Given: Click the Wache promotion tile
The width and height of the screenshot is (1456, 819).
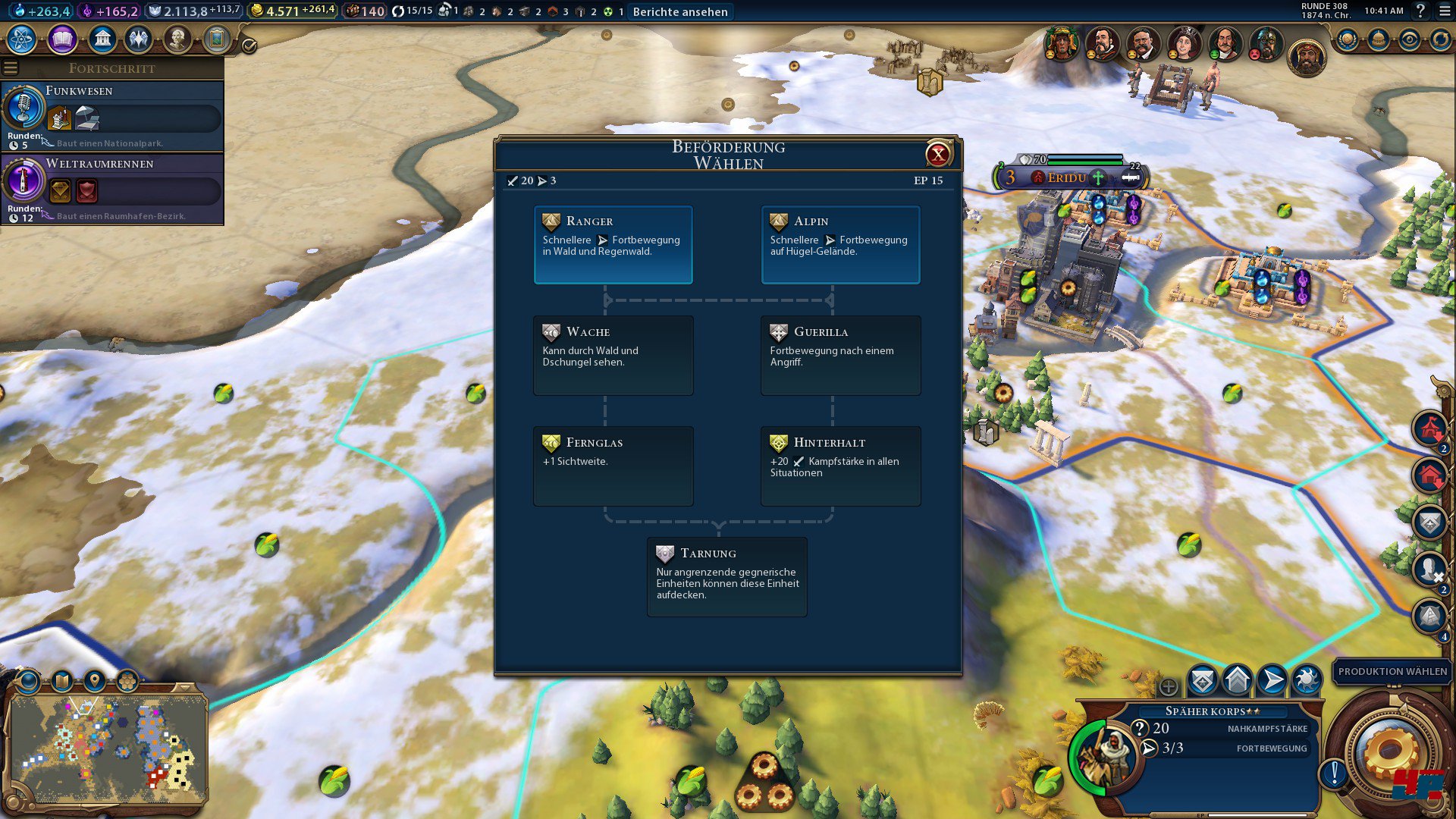Looking at the screenshot, I should 613,355.
